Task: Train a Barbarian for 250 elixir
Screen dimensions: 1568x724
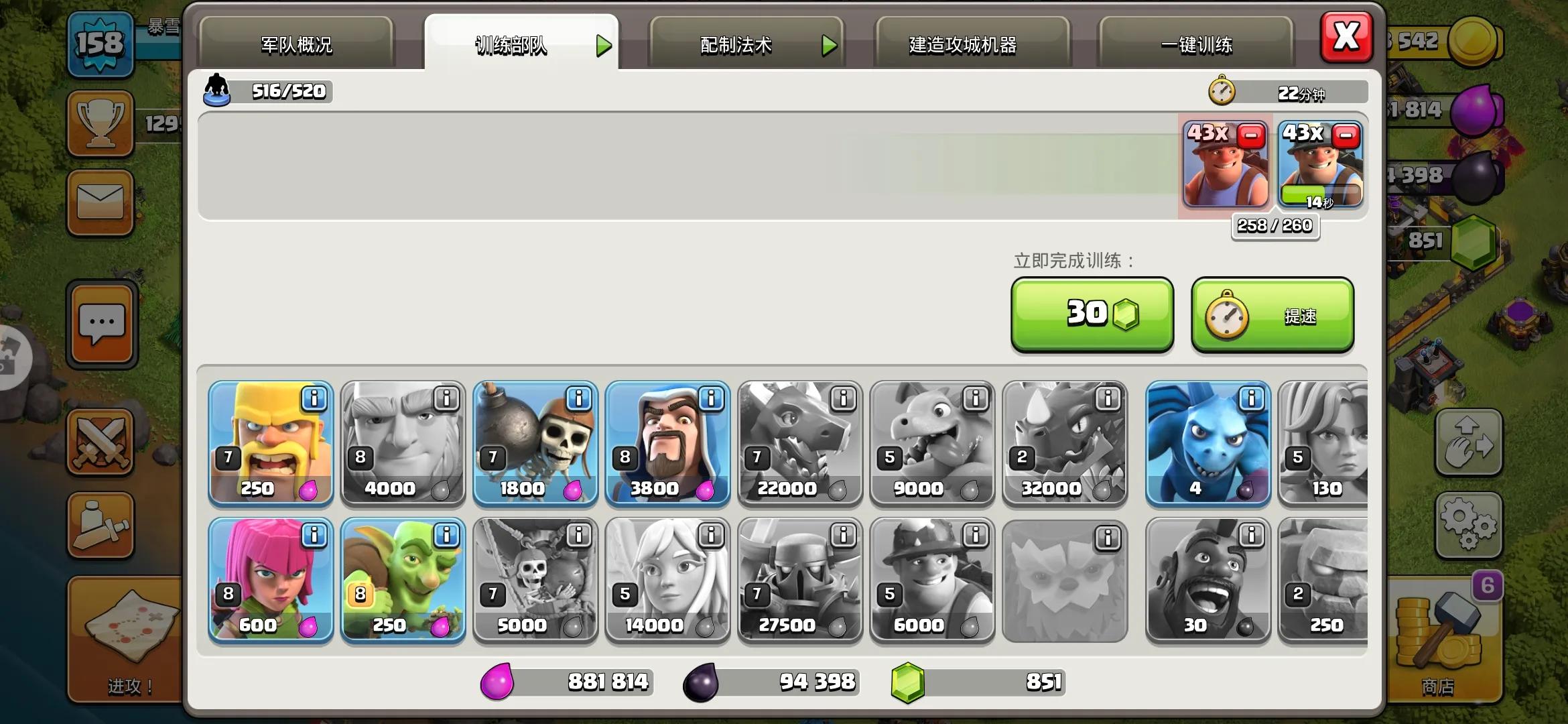Action: [271, 442]
